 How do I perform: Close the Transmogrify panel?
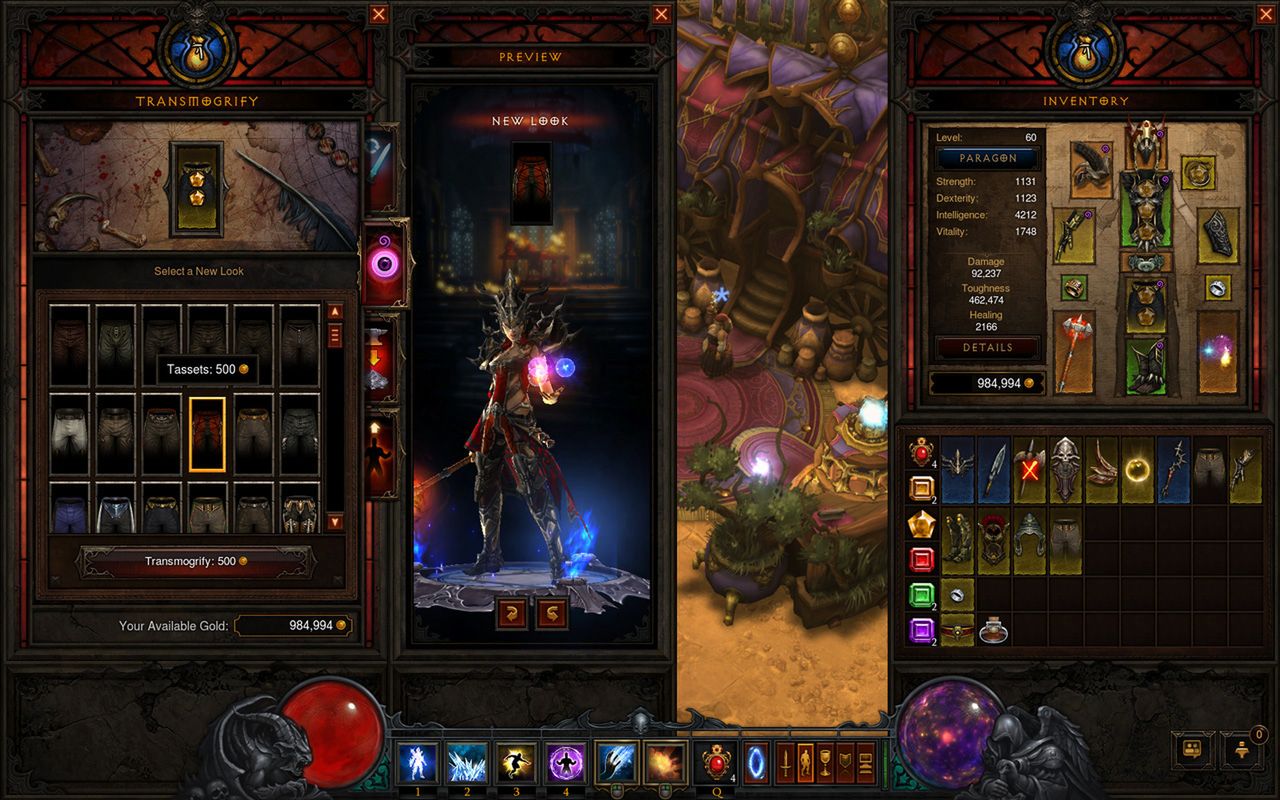(378, 14)
